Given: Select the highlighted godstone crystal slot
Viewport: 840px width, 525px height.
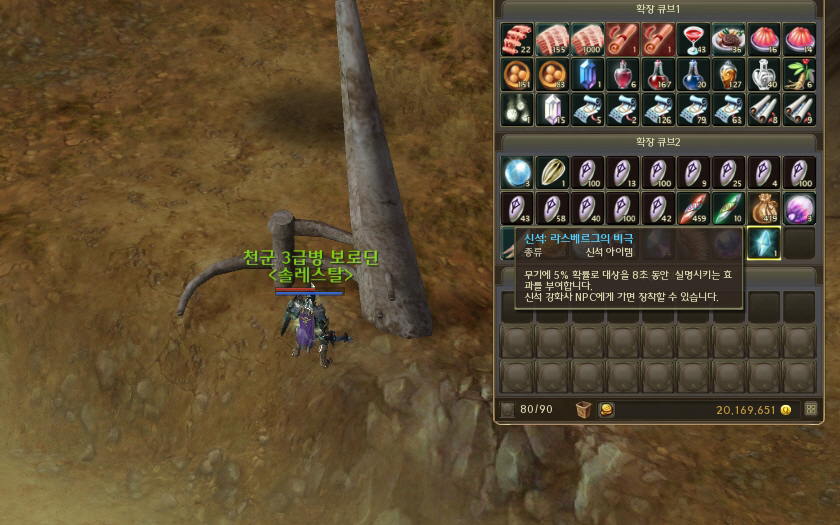Looking at the screenshot, I should point(763,243).
